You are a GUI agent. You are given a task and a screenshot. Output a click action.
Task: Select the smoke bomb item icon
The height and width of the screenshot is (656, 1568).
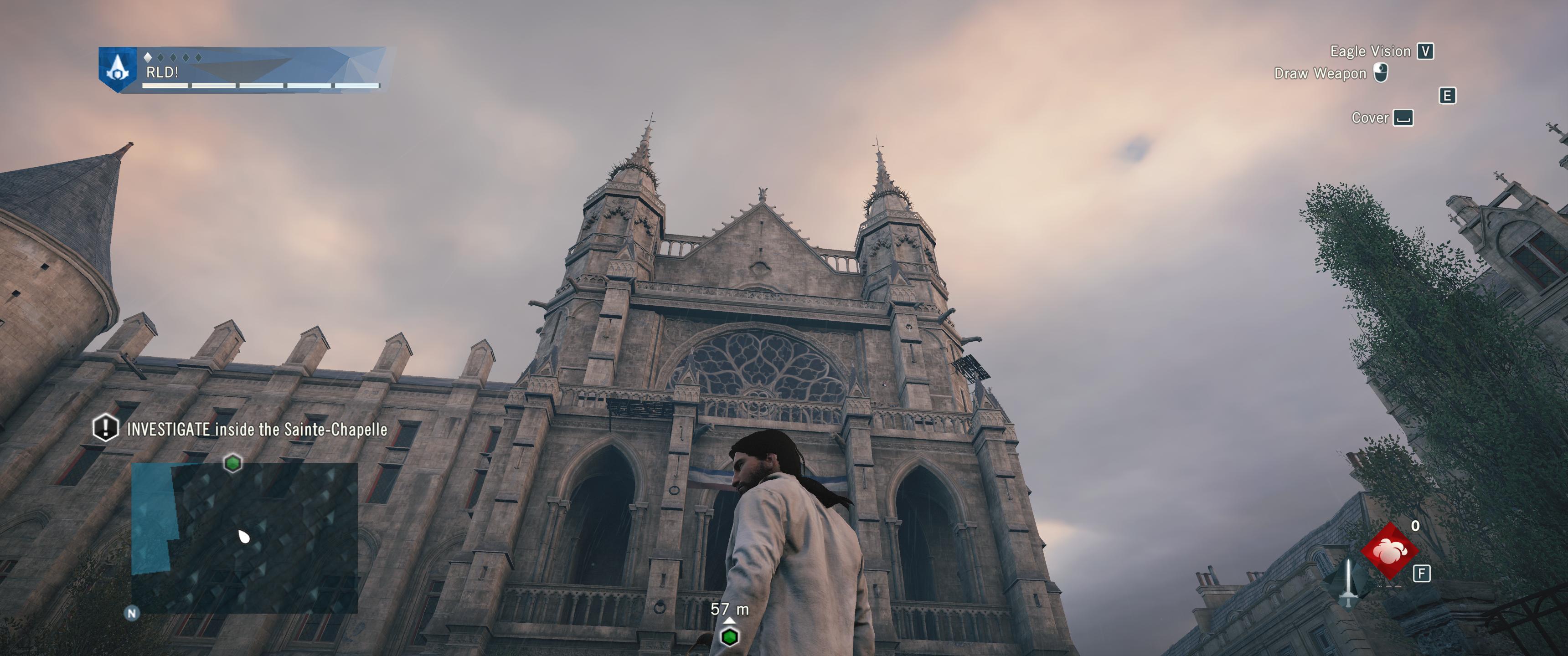pyautogui.click(x=1389, y=551)
